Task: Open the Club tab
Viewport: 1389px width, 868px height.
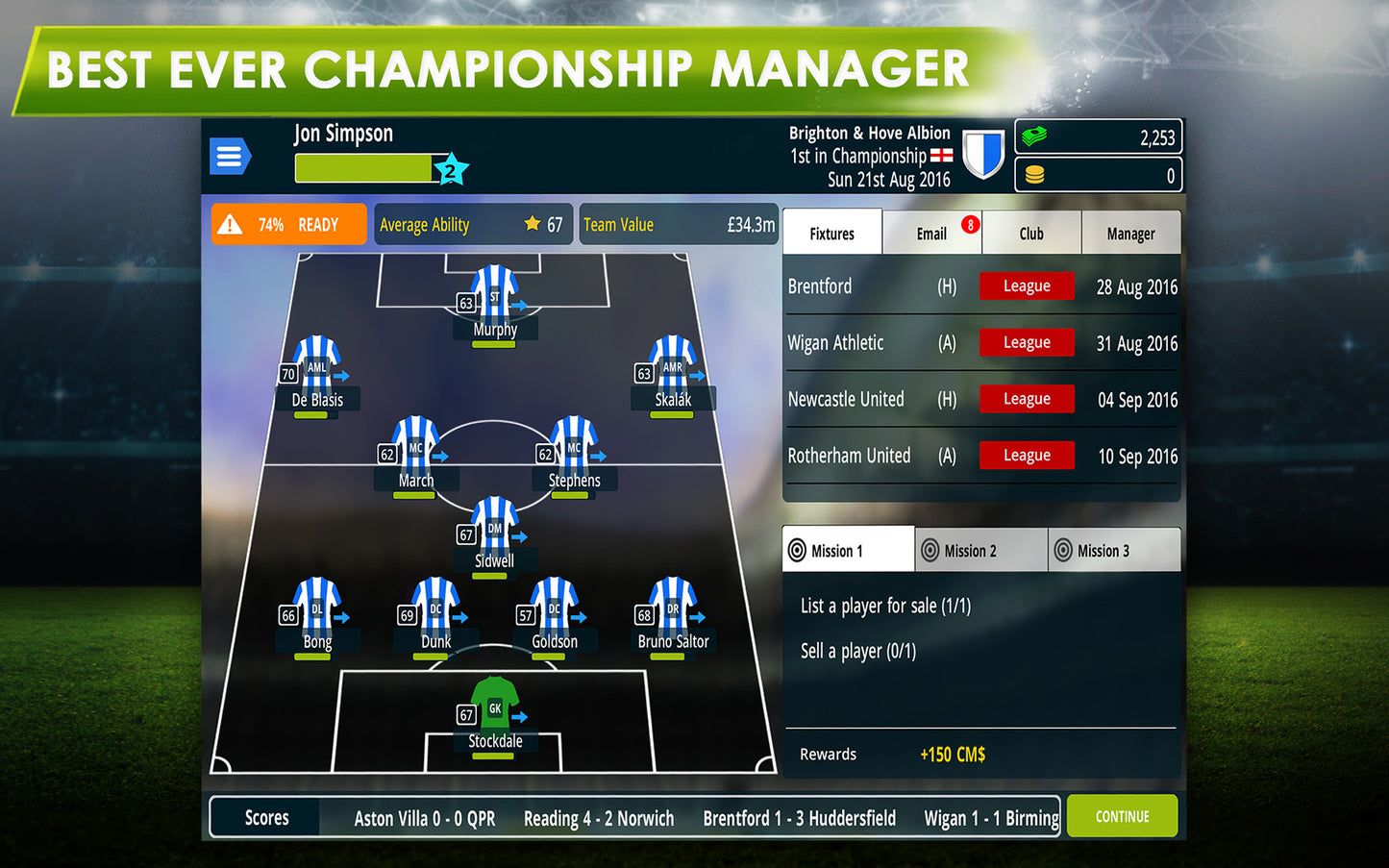Action: click(1031, 234)
